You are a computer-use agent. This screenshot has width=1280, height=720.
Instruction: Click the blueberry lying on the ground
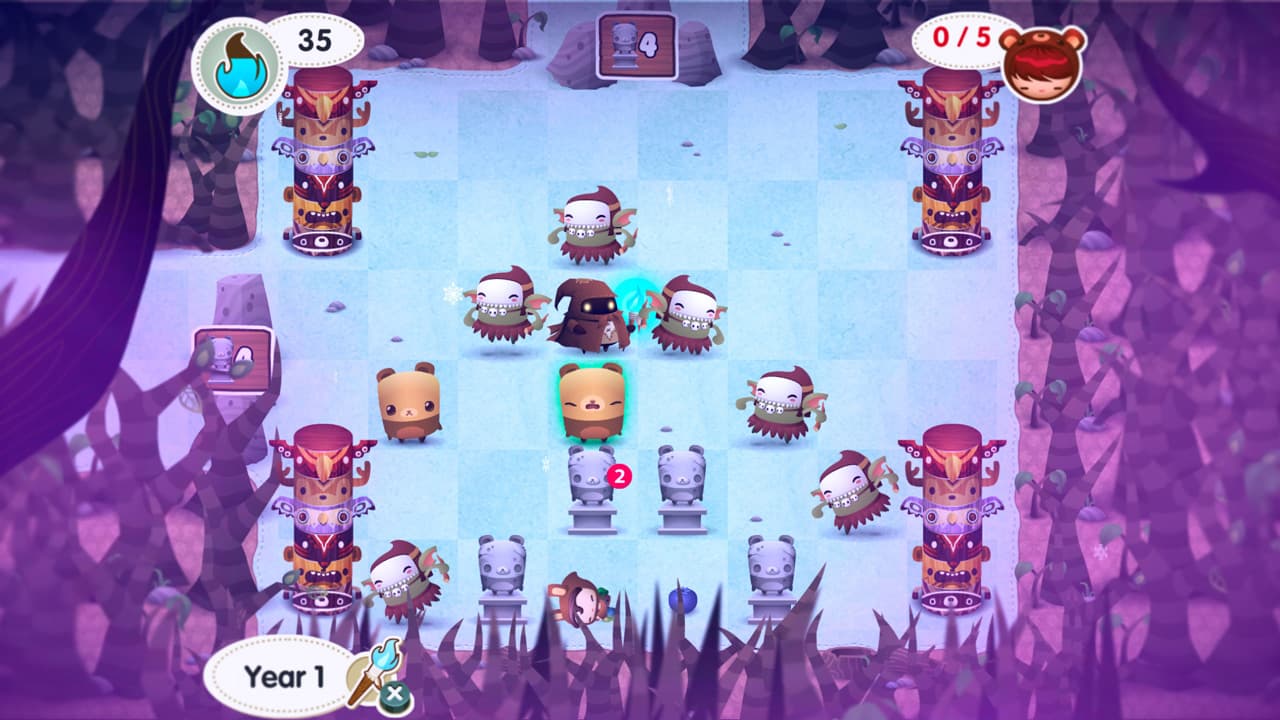[x=681, y=600]
